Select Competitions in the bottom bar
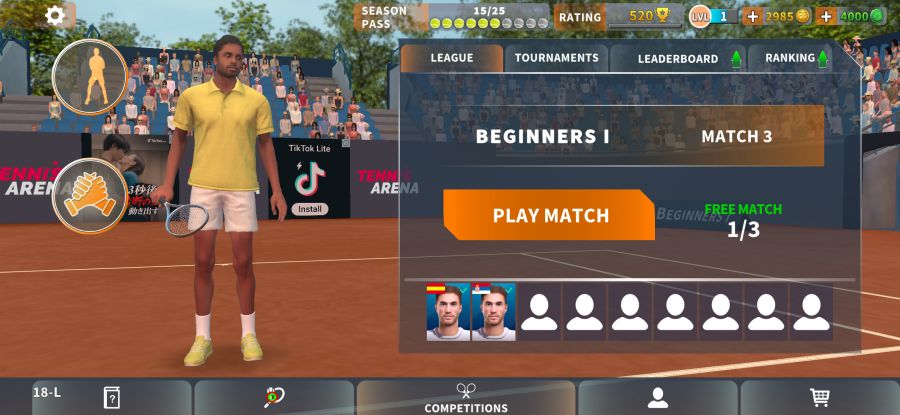This screenshot has width=900, height=415. [x=466, y=398]
